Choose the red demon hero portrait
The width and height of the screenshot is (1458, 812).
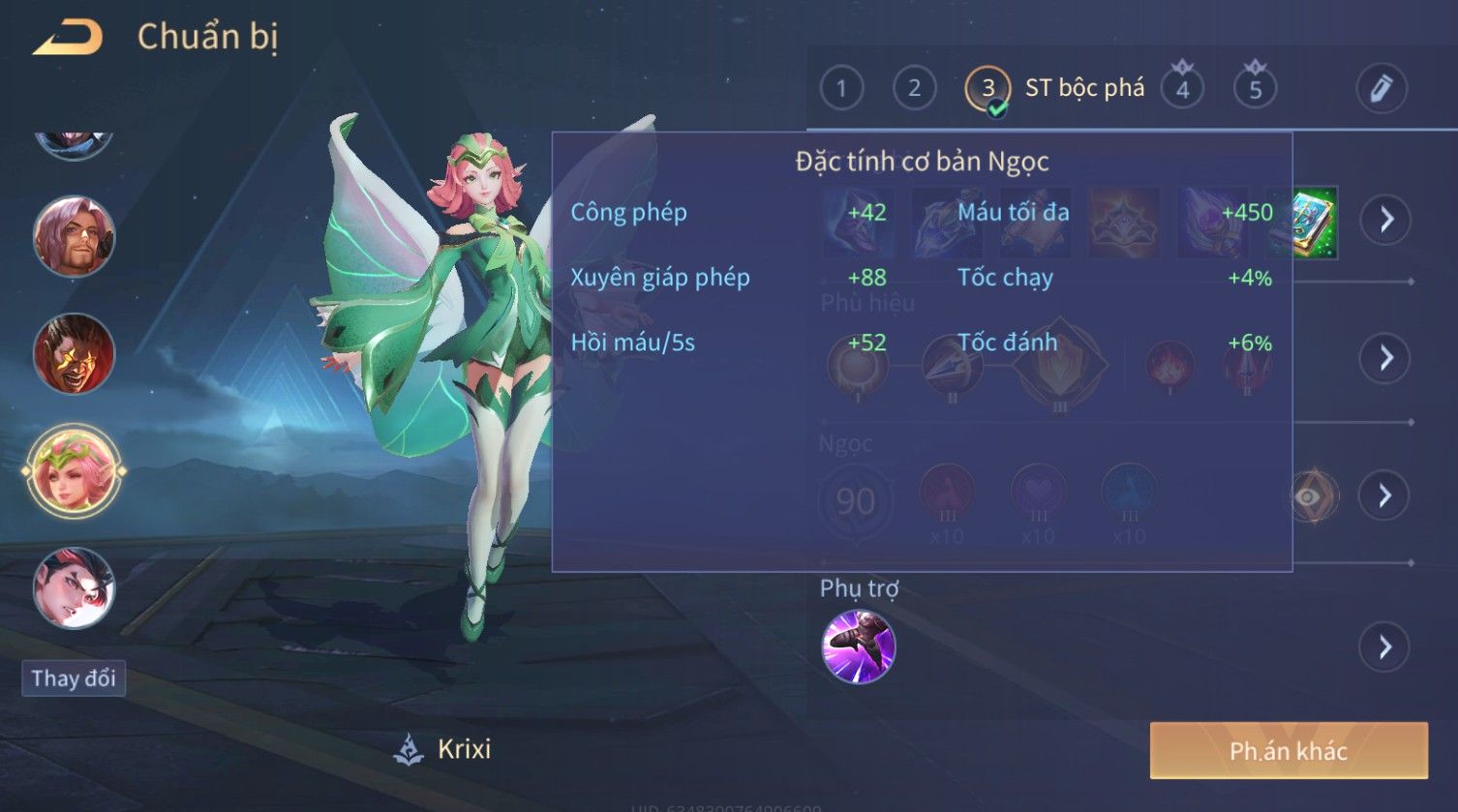[x=74, y=353]
